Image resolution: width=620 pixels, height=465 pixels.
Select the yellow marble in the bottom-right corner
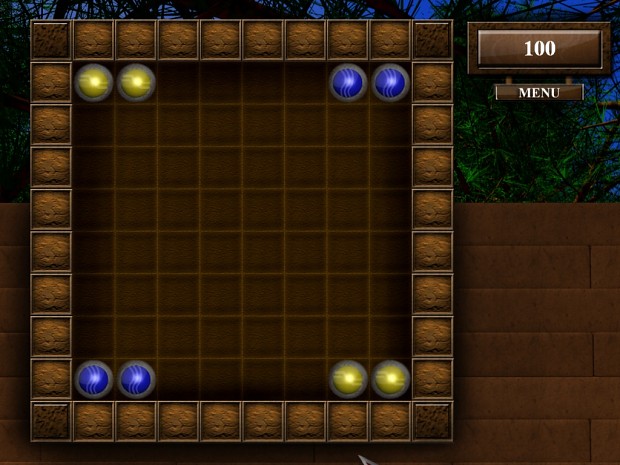click(x=391, y=379)
